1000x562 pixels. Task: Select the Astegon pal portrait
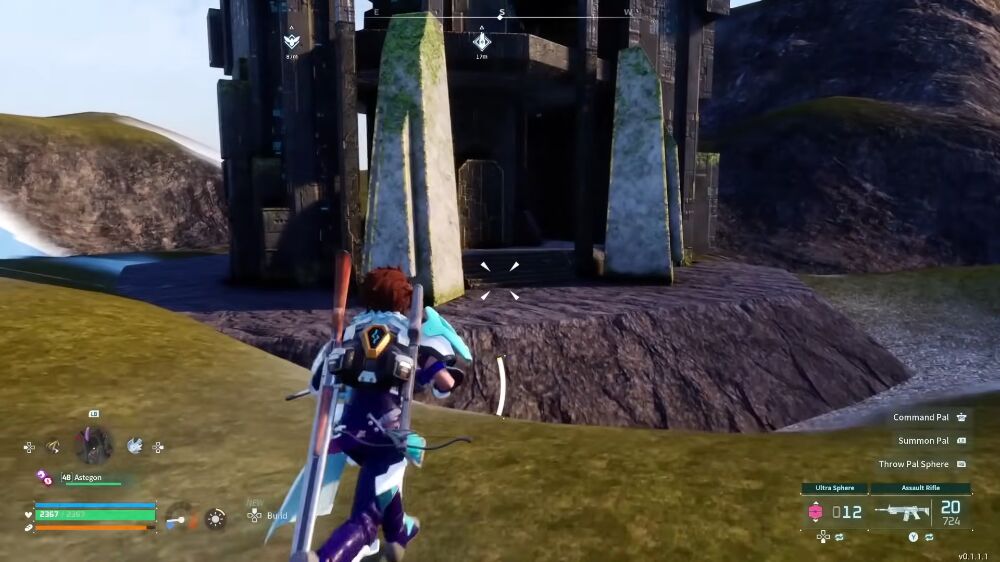93,445
